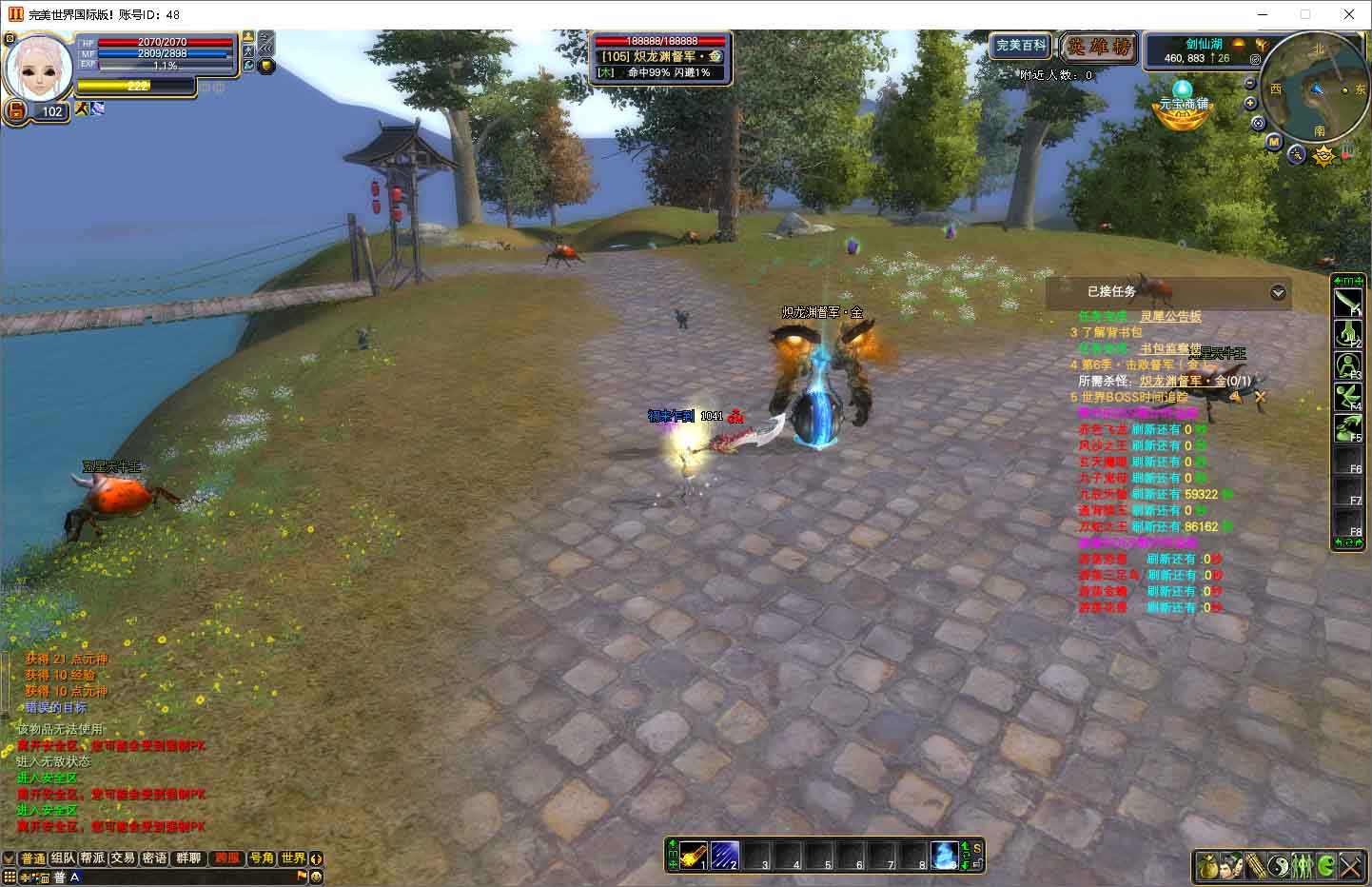Open the 完美百科 encyclopedia button

pos(1021,46)
